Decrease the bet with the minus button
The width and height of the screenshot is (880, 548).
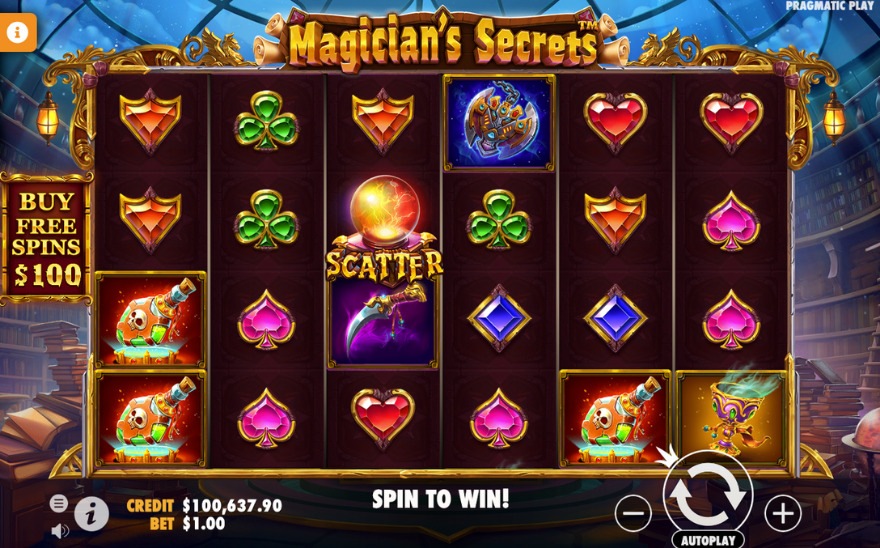pos(633,514)
